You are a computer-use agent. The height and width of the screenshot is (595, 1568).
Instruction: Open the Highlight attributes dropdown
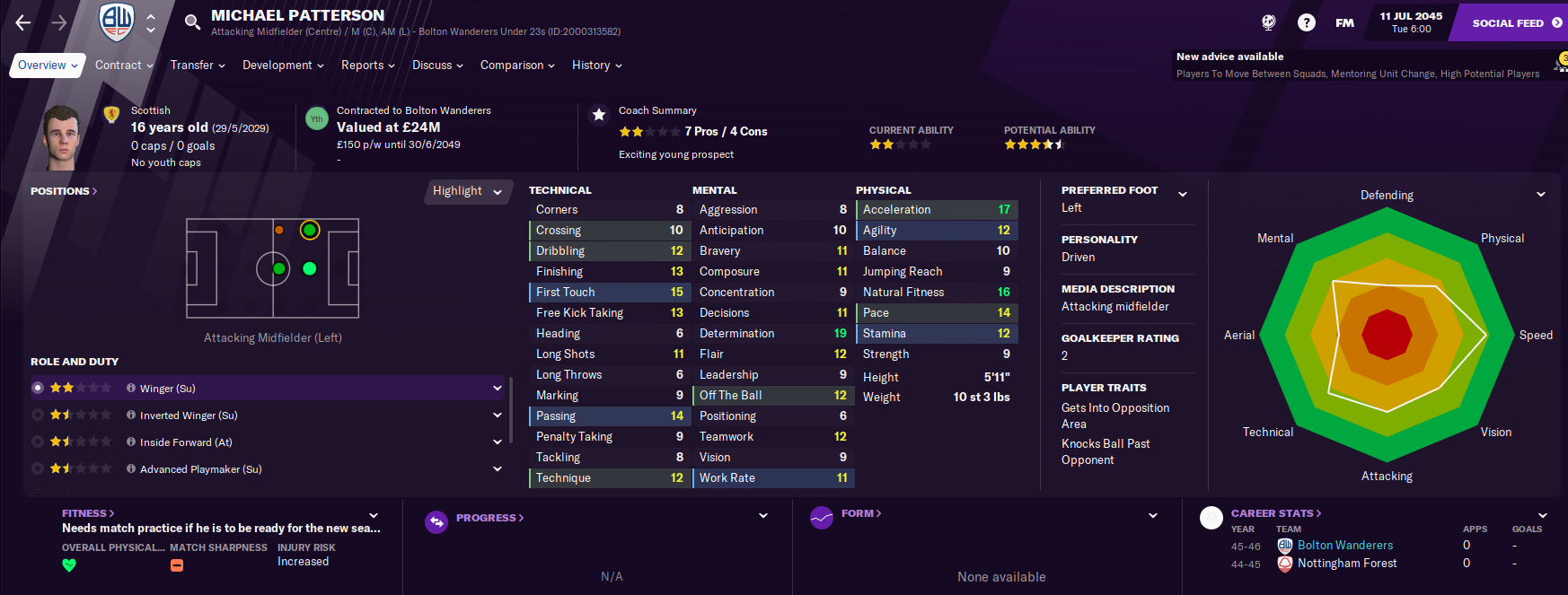click(467, 191)
